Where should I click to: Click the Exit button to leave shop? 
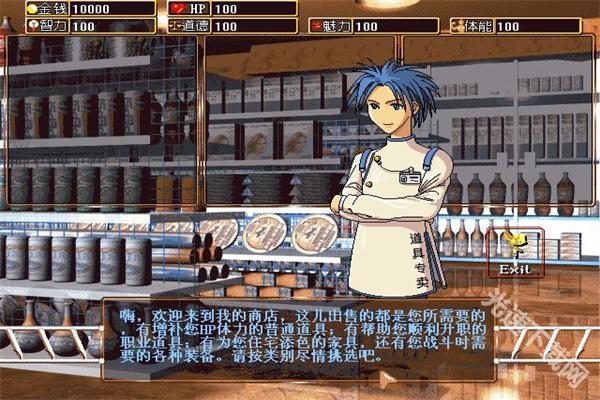click(x=515, y=254)
